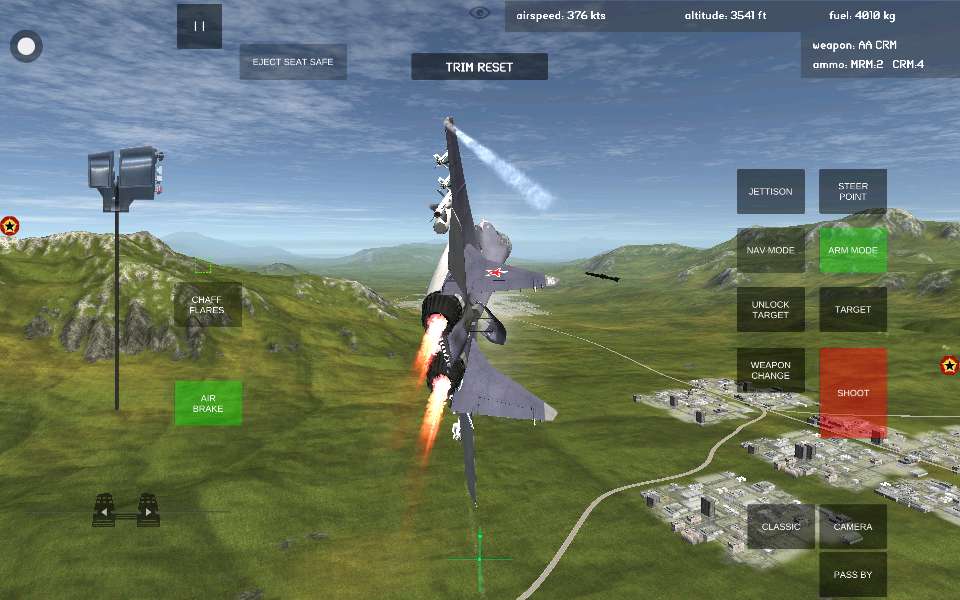This screenshot has width=960, height=600.
Task: Fire using the red Shoot button
Action: pos(853,393)
